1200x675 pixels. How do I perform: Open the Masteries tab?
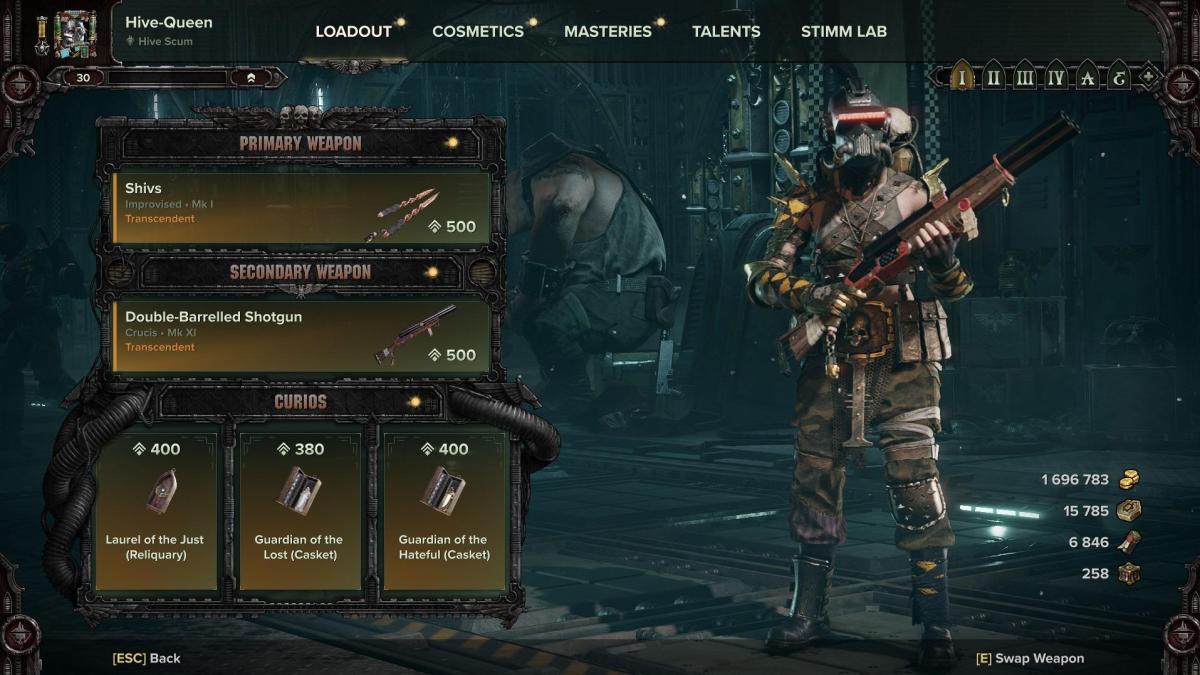[x=607, y=31]
